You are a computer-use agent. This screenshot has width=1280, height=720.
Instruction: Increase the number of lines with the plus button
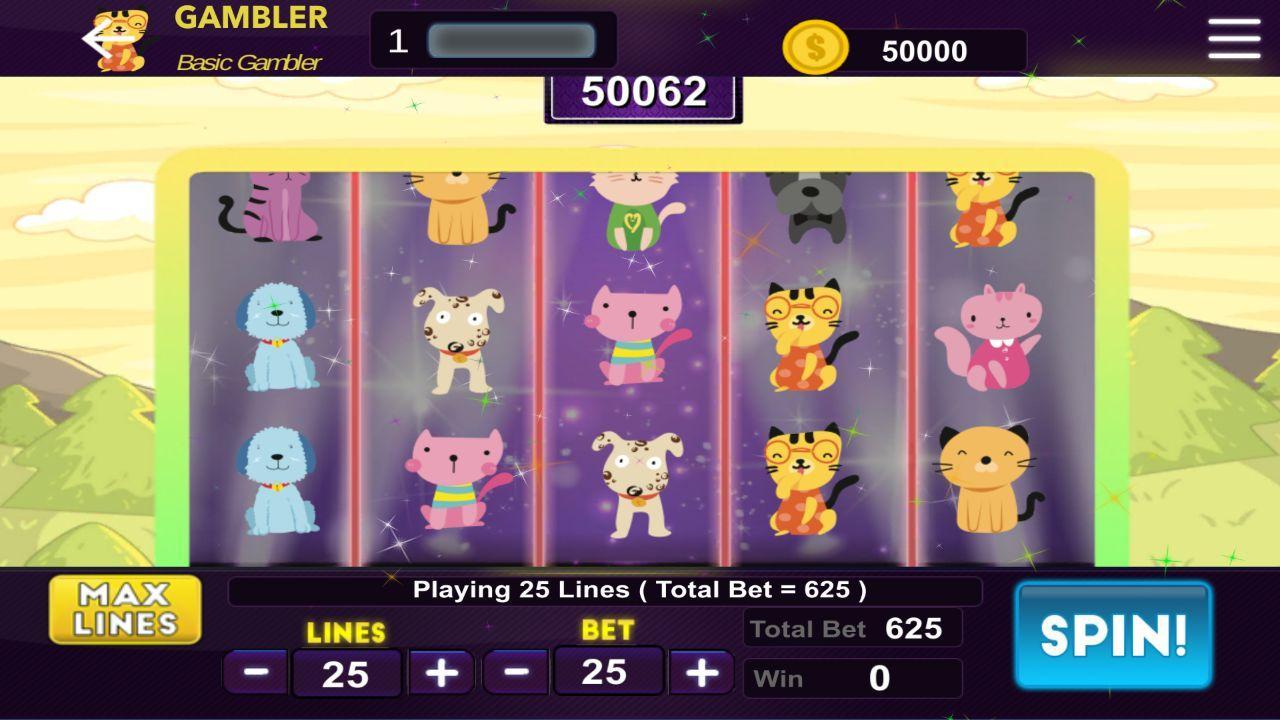(x=440, y=672)
